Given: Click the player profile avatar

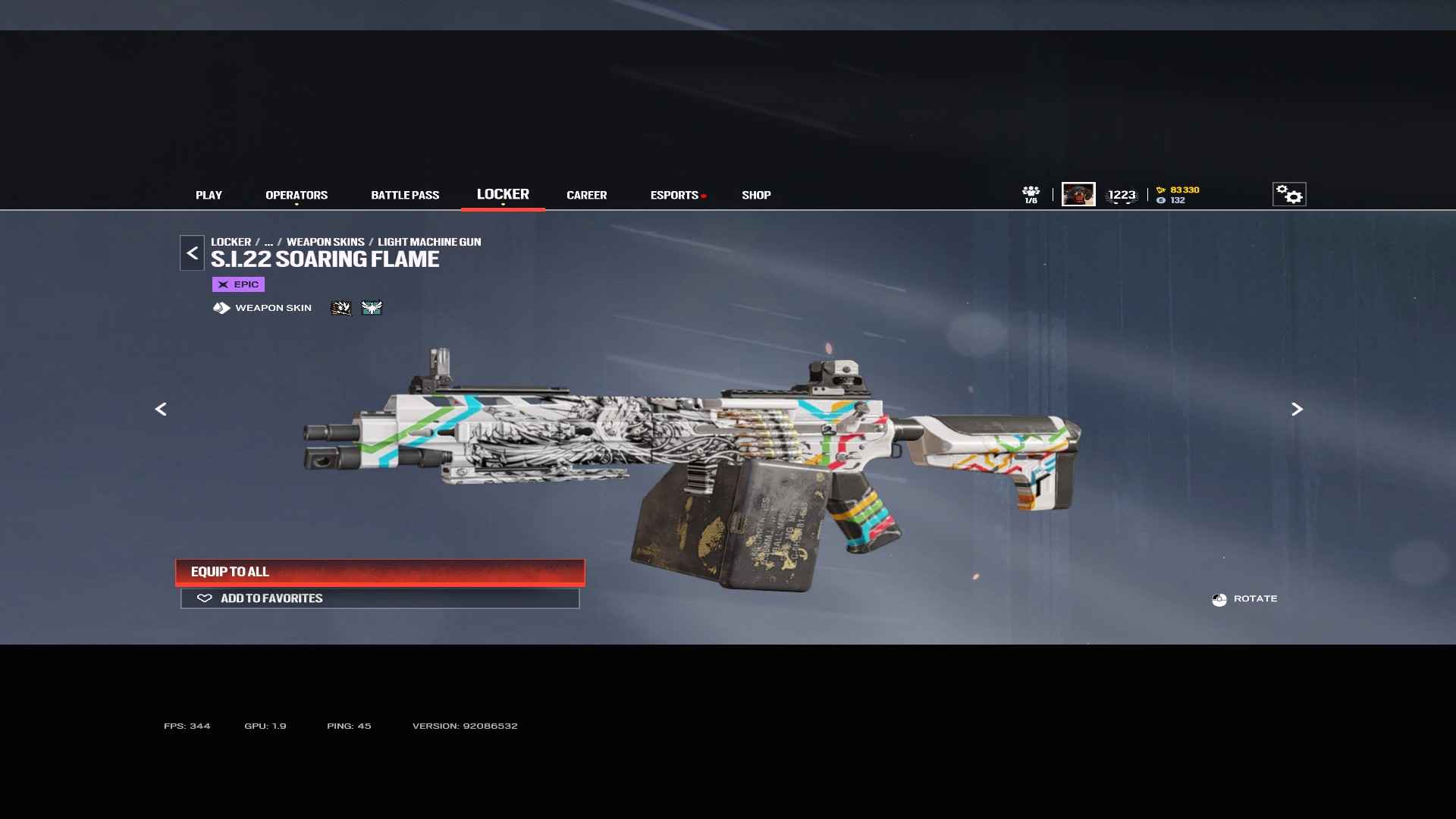Looking at the screenshot, I should (1078, 195).
